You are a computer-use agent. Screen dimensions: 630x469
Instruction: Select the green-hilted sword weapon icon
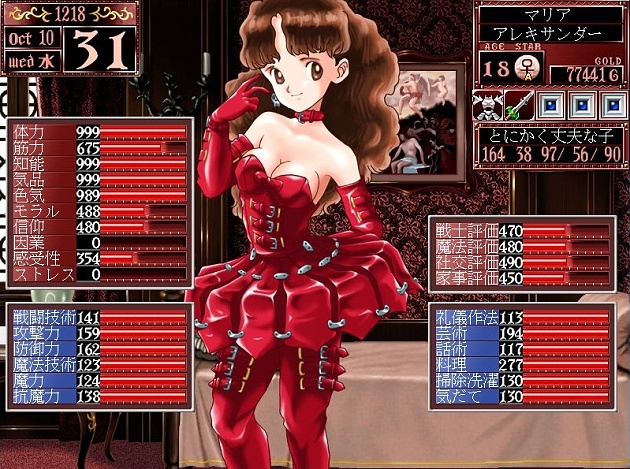pos(518,106)
